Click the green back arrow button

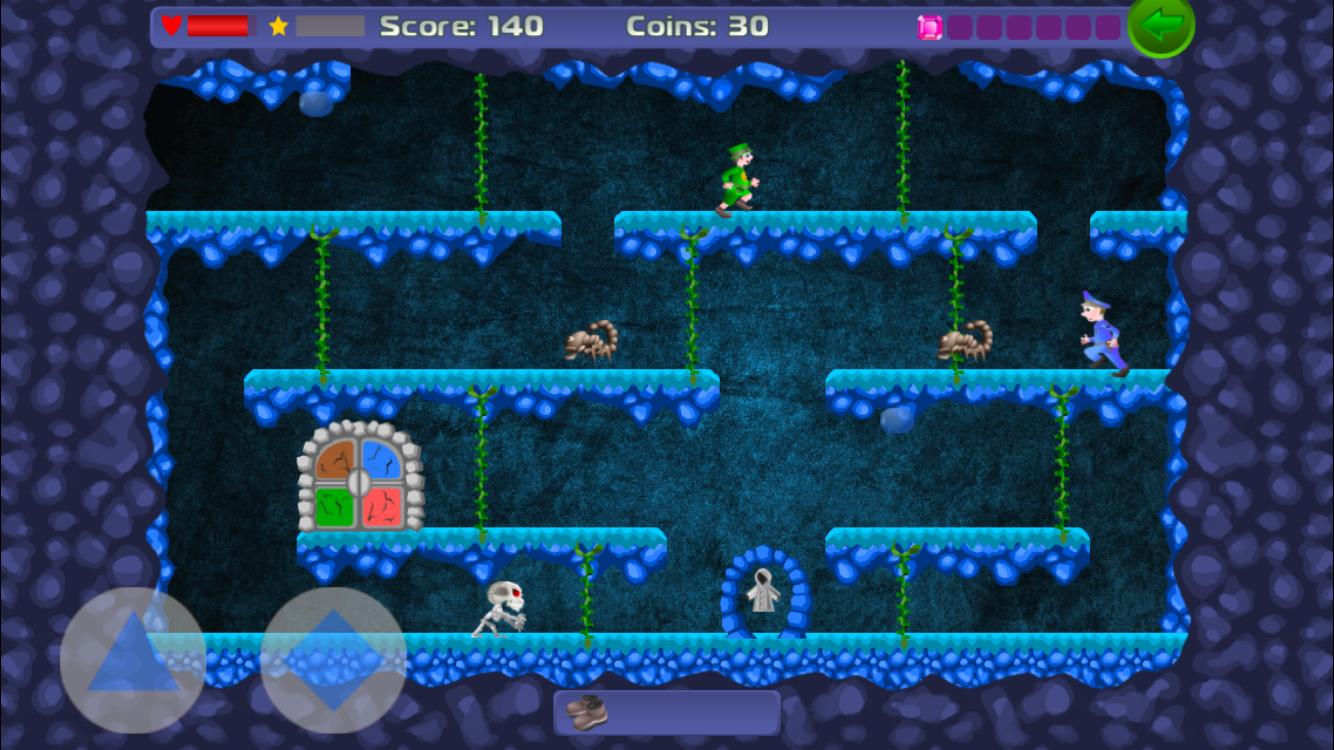pyautogui.click(x=1160, y=26)
